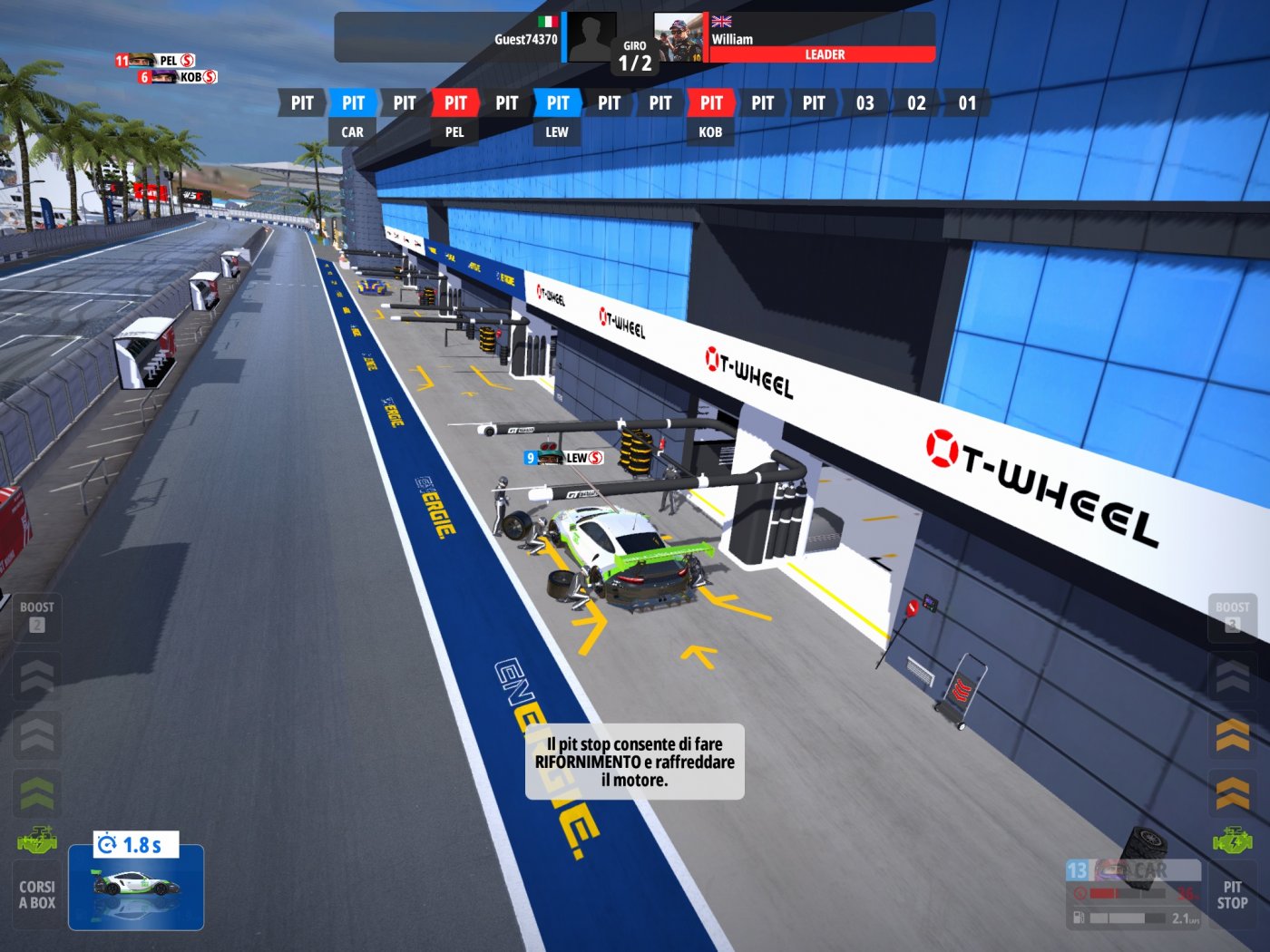Click the green engine icon above CORSI A BOX
Viewport: 1270px width, 952px height.
(x=36, y=839)
